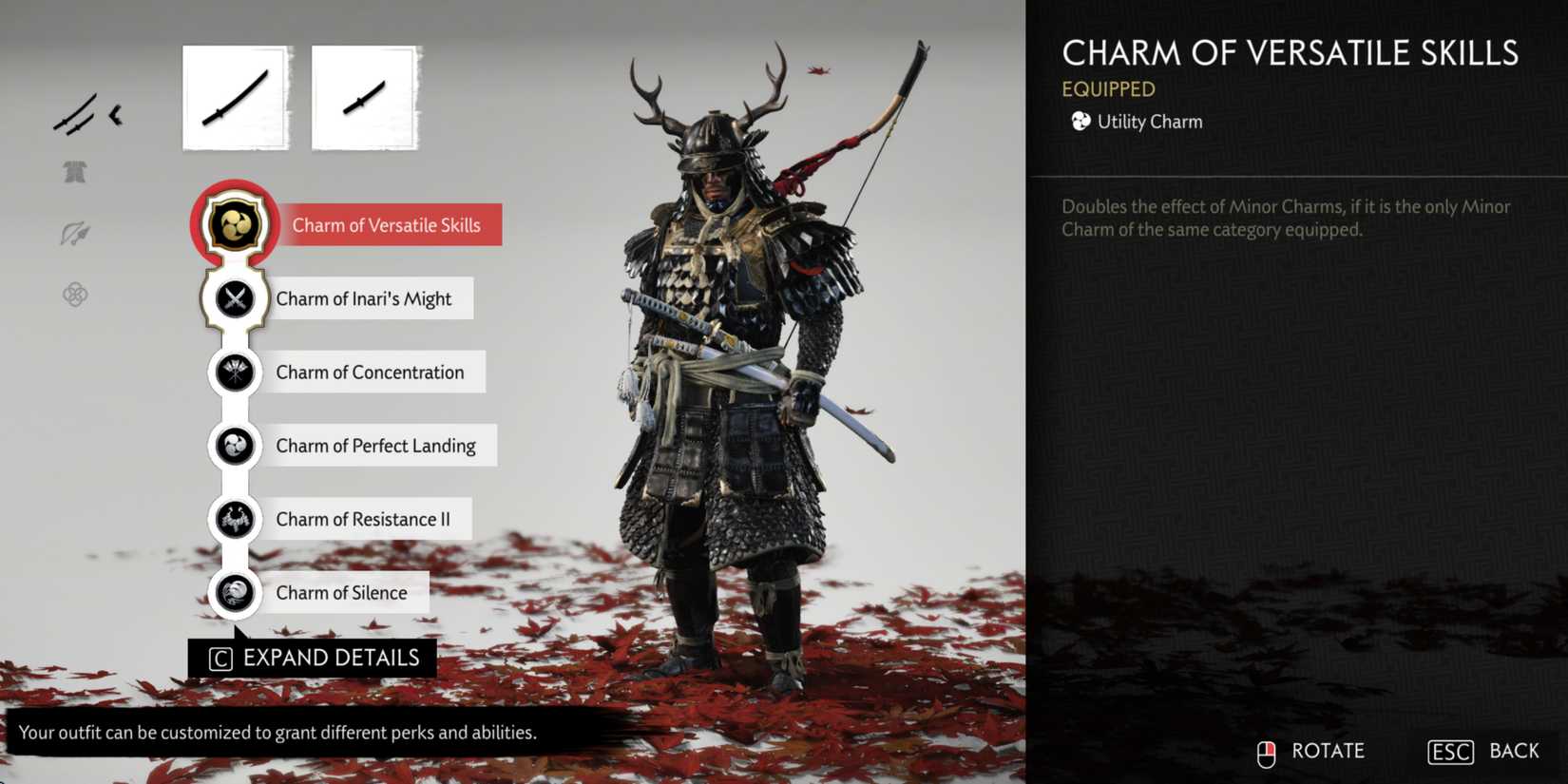This screenshot has width=1568, height=784.
Task: Click the Charm of Resistance II circular icon
Action: [234, 519]
